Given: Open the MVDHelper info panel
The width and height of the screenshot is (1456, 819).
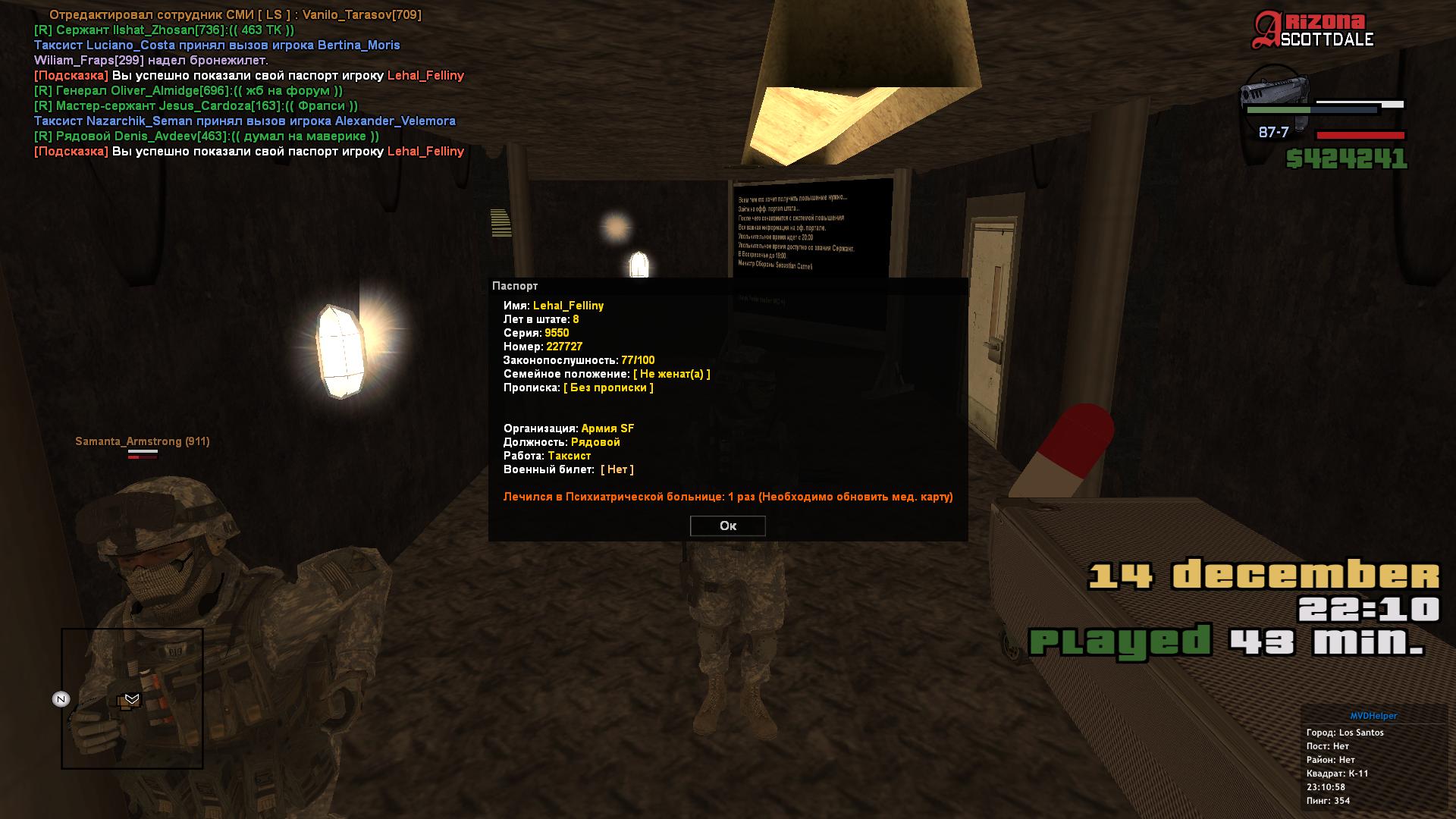Looking at the screenshot, I should 1373,715.
